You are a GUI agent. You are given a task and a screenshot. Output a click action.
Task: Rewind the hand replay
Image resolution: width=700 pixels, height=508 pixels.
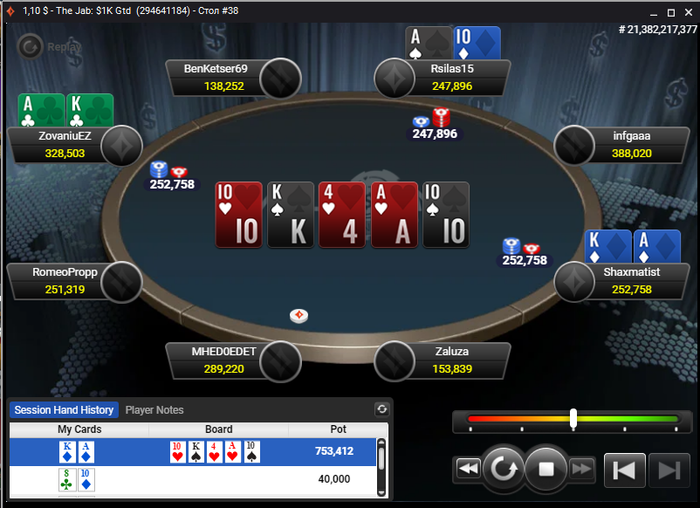pos(467,468)
